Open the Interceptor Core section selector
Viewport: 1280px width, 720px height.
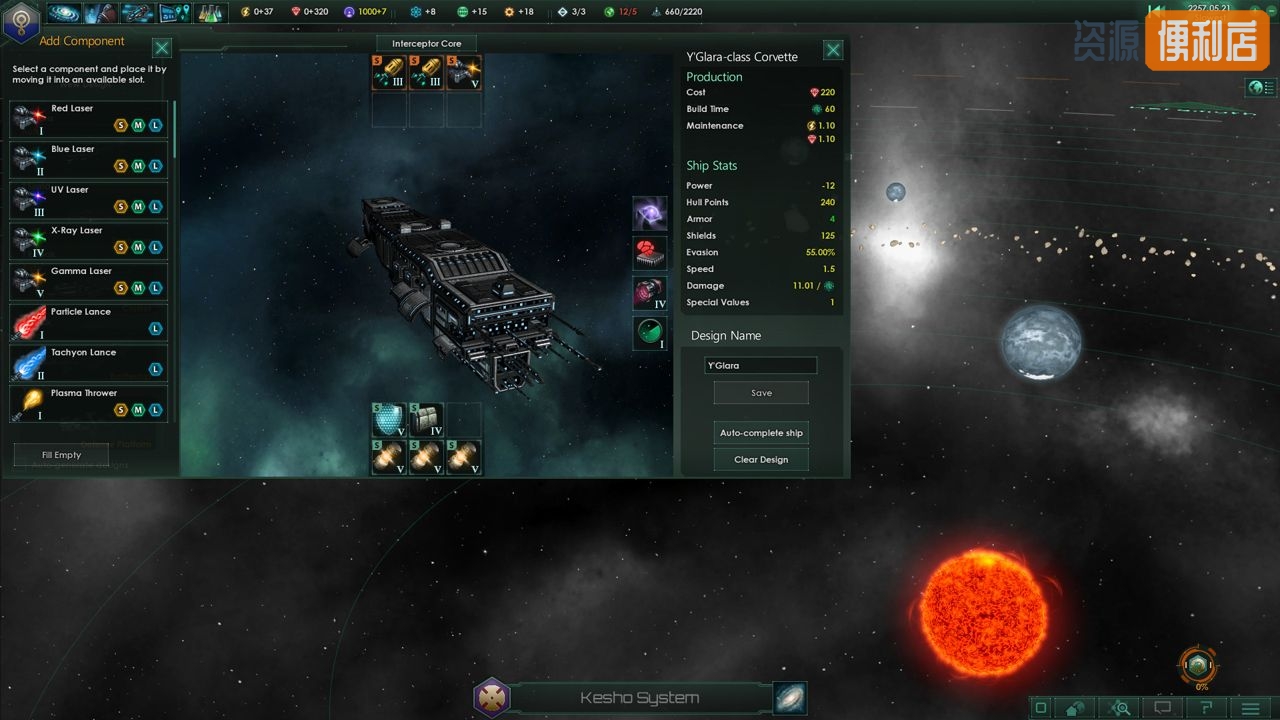click(426, 44)
